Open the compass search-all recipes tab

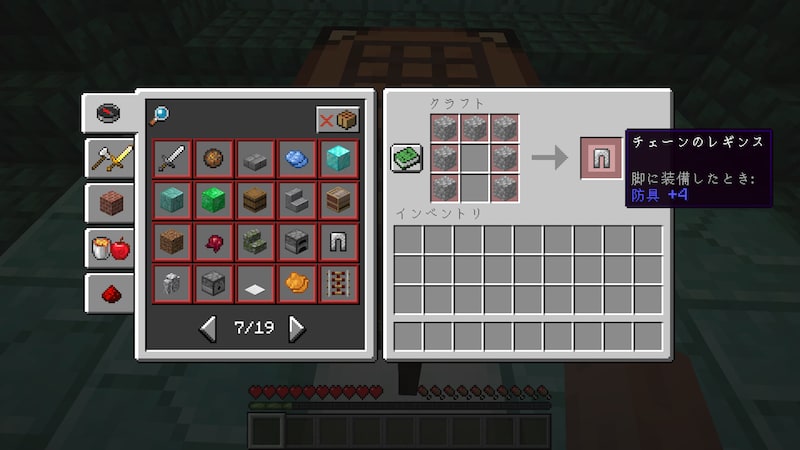(110, 111)
